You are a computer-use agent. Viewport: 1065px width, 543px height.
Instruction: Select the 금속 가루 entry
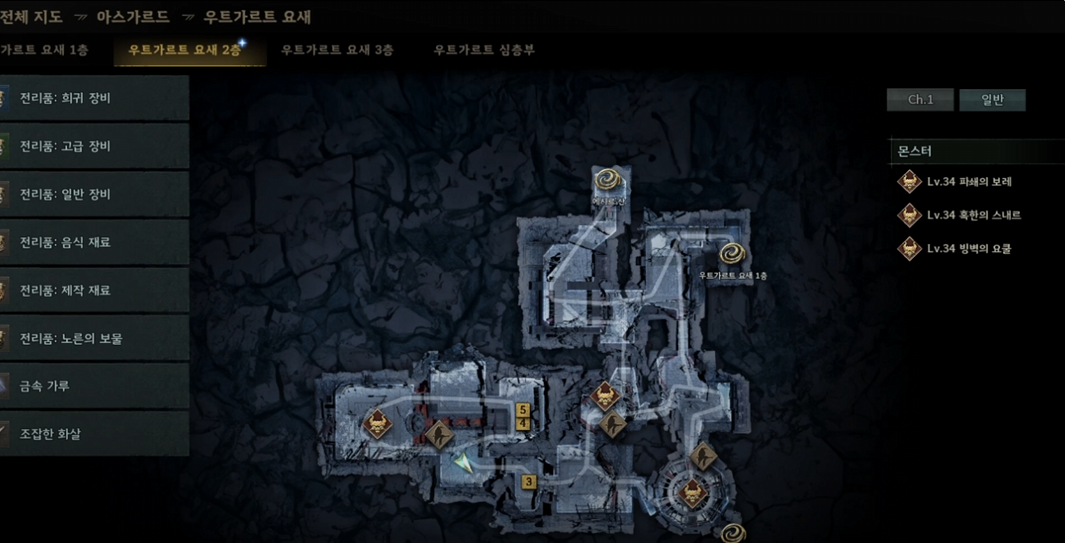click(94, 386)
